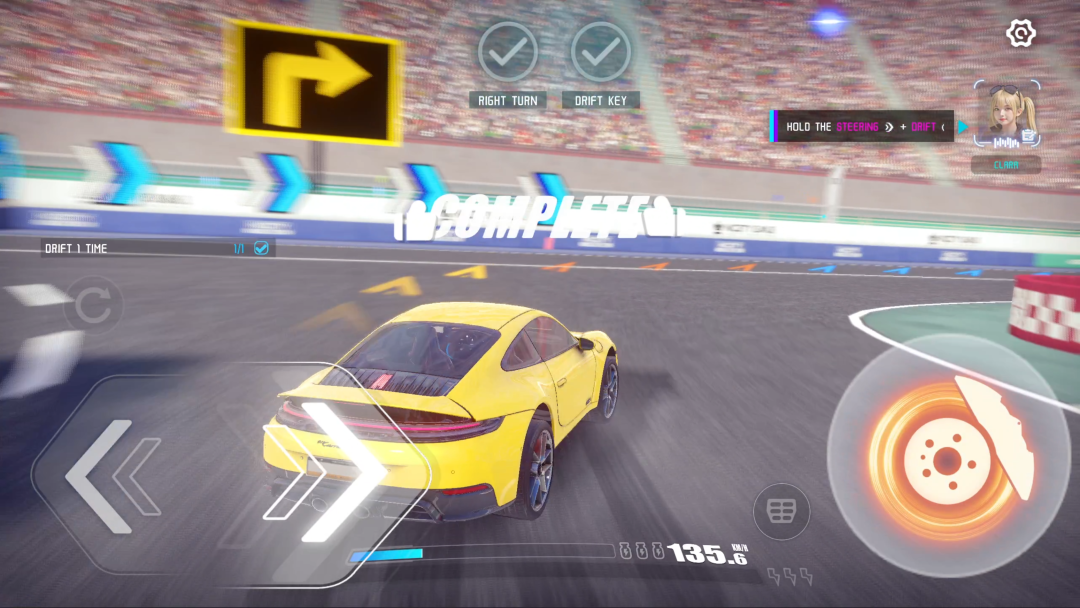1080x608 pixels.
Task: Tap the pedal button beside the brake
Action: 781,511
